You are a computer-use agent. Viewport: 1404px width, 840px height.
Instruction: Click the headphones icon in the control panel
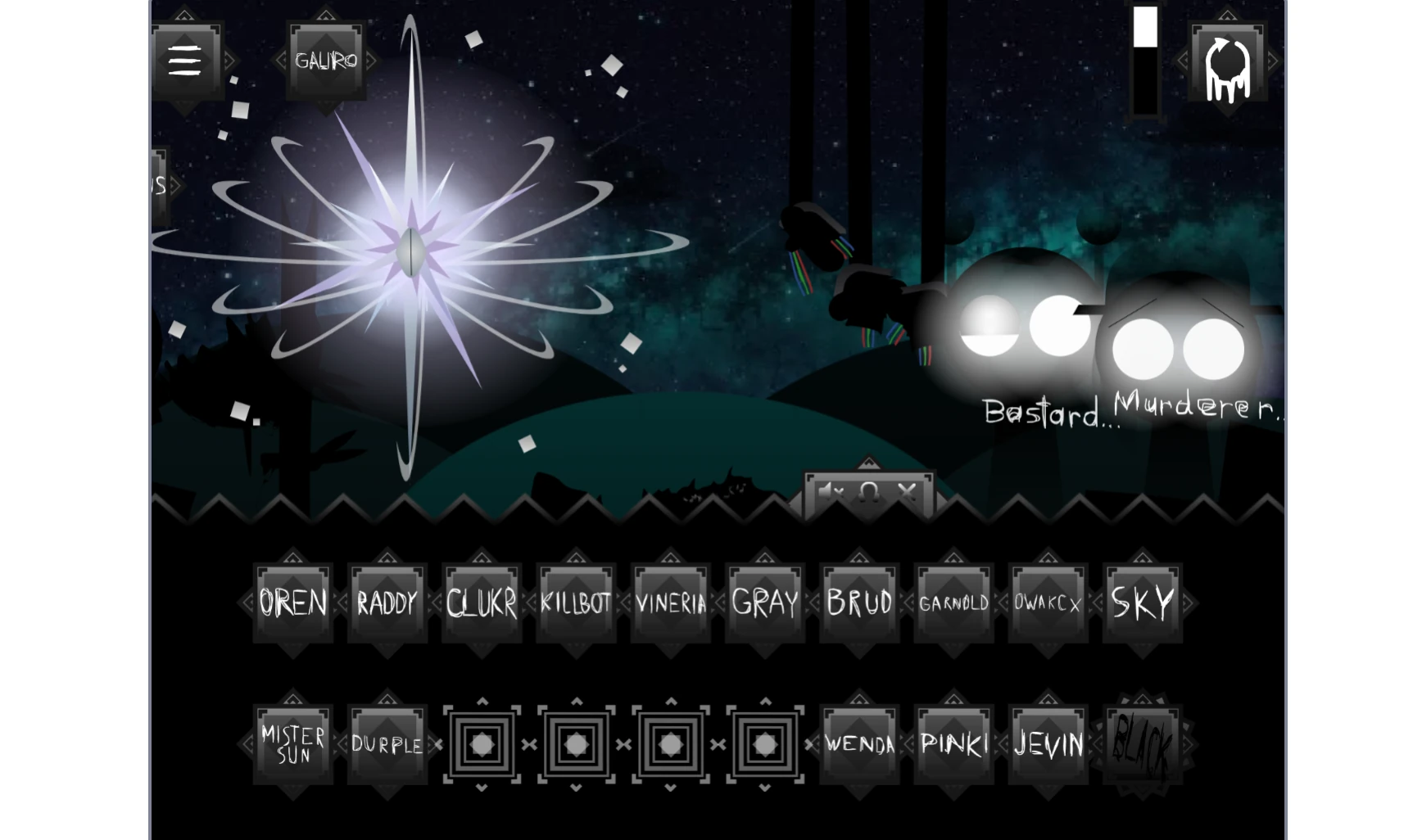point(867,493)
